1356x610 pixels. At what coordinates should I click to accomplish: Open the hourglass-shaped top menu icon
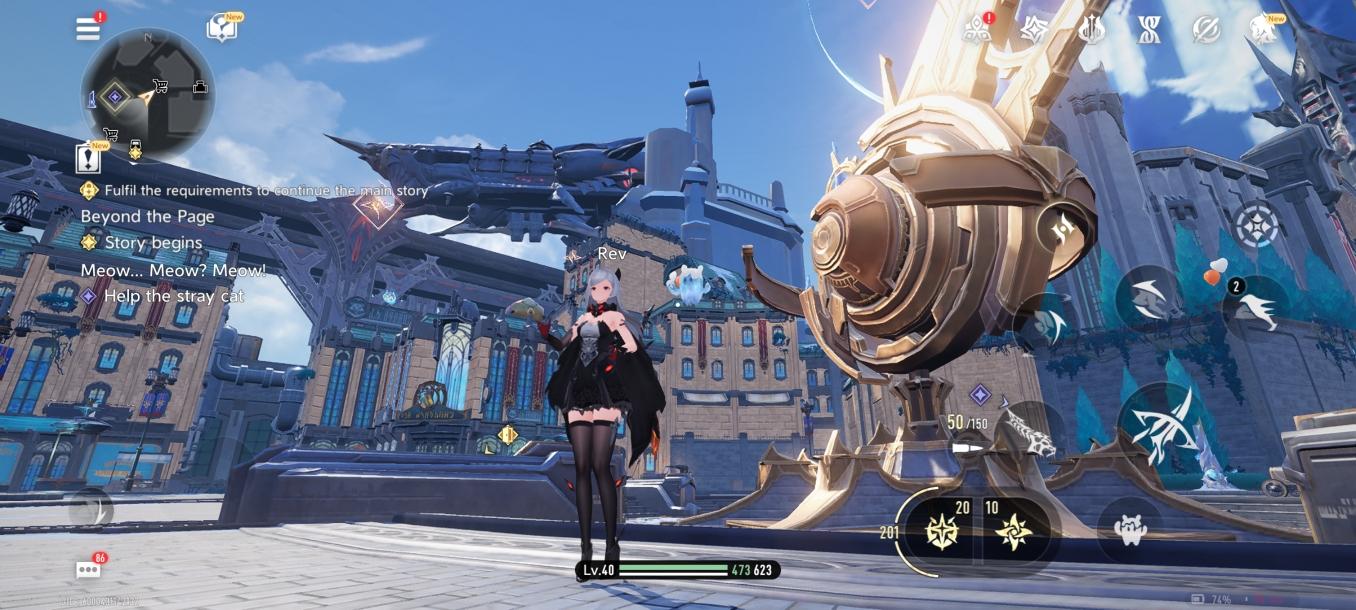pyautogui.click(x=1149, y=30)
